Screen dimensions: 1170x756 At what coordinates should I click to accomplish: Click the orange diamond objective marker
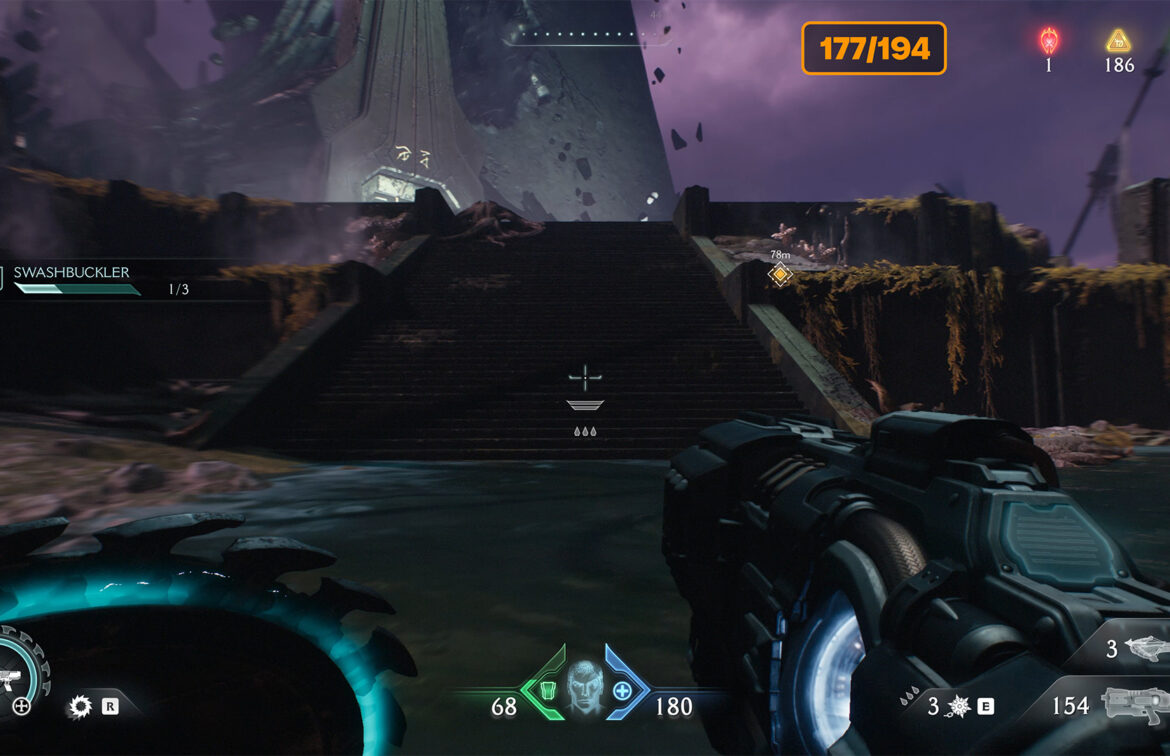(780, 274)
